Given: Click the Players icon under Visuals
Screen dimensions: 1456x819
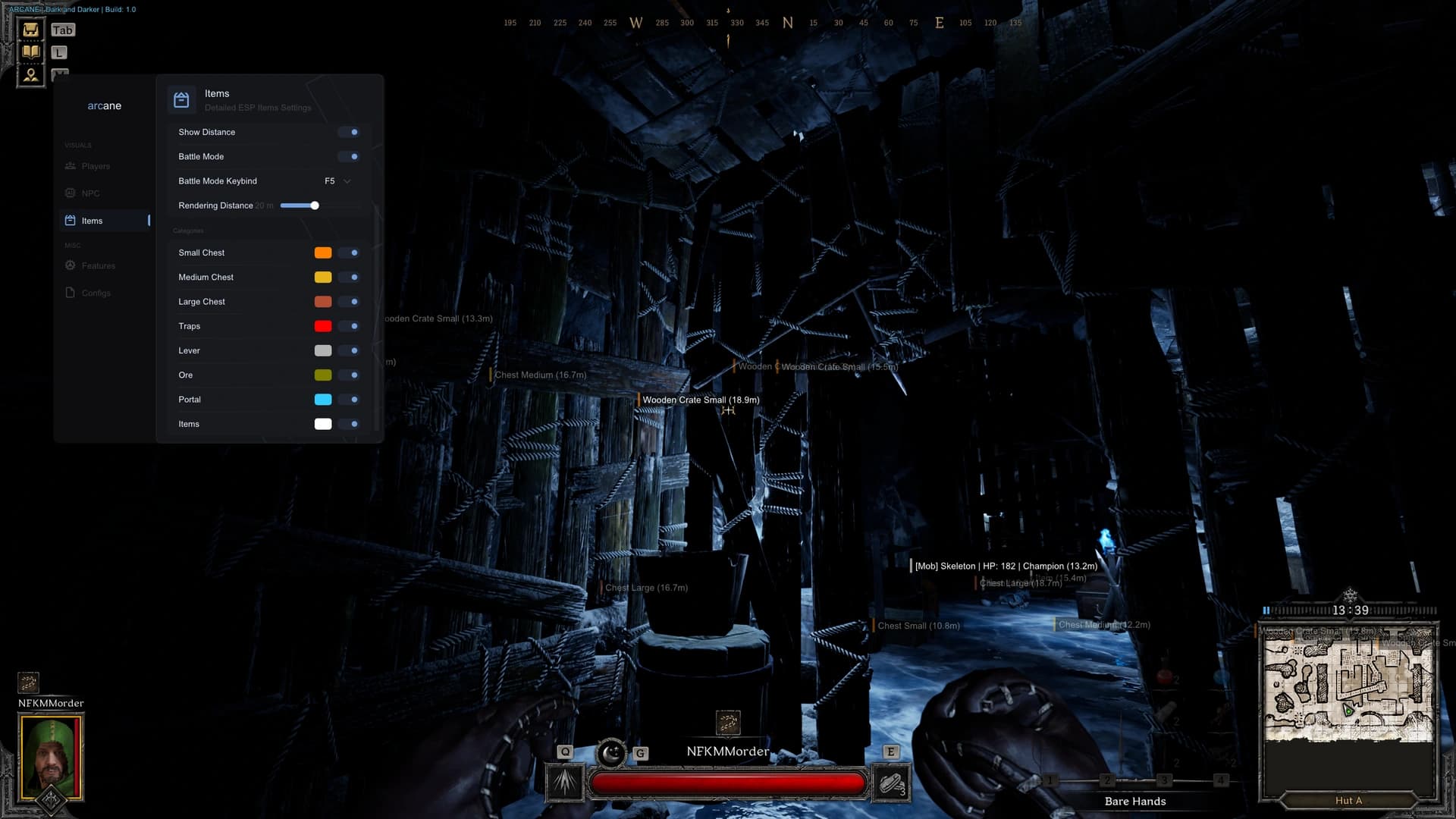Looking at the screenshot, I should coord(71,166).
